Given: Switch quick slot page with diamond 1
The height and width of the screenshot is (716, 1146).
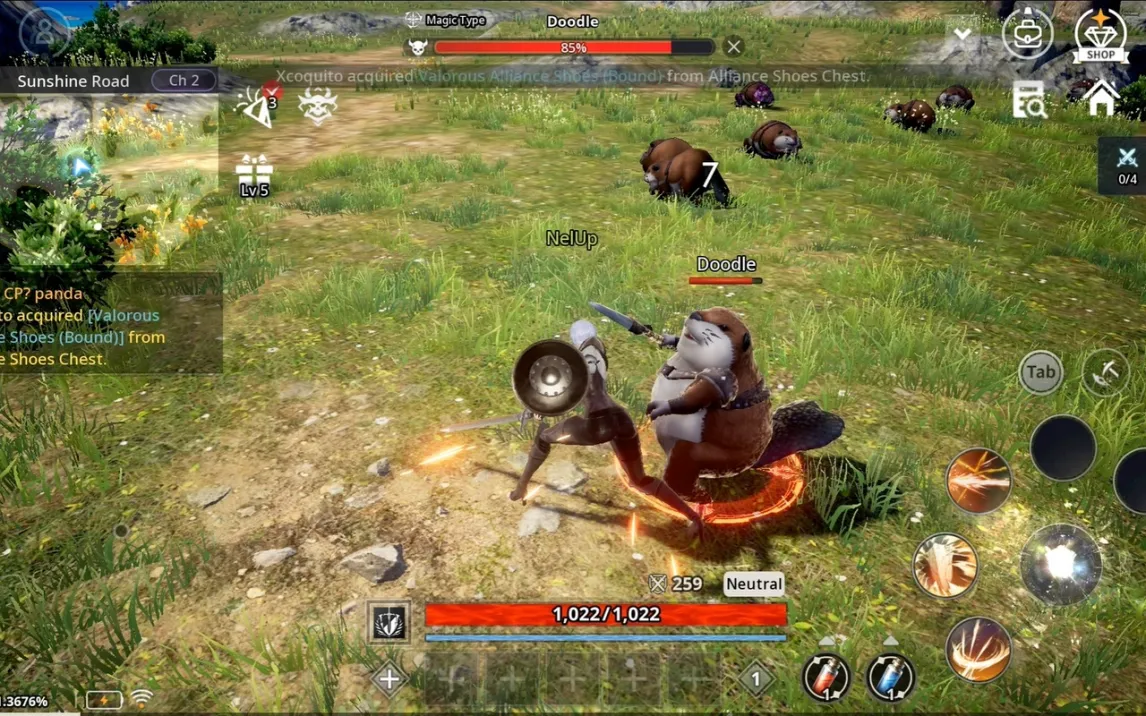Looking at the screenshot, I should (756, 679).
